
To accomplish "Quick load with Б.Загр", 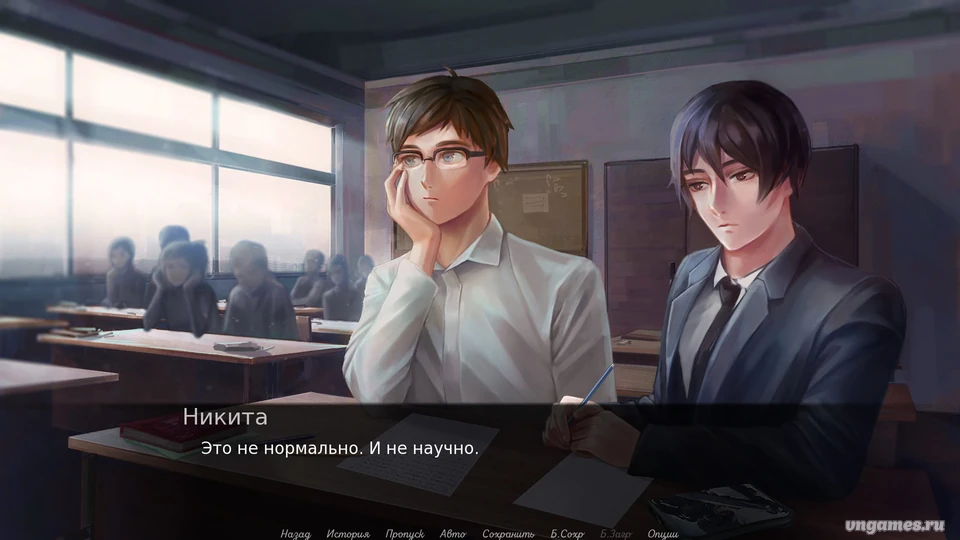I will pyautogui.click(x=616, y=534).
